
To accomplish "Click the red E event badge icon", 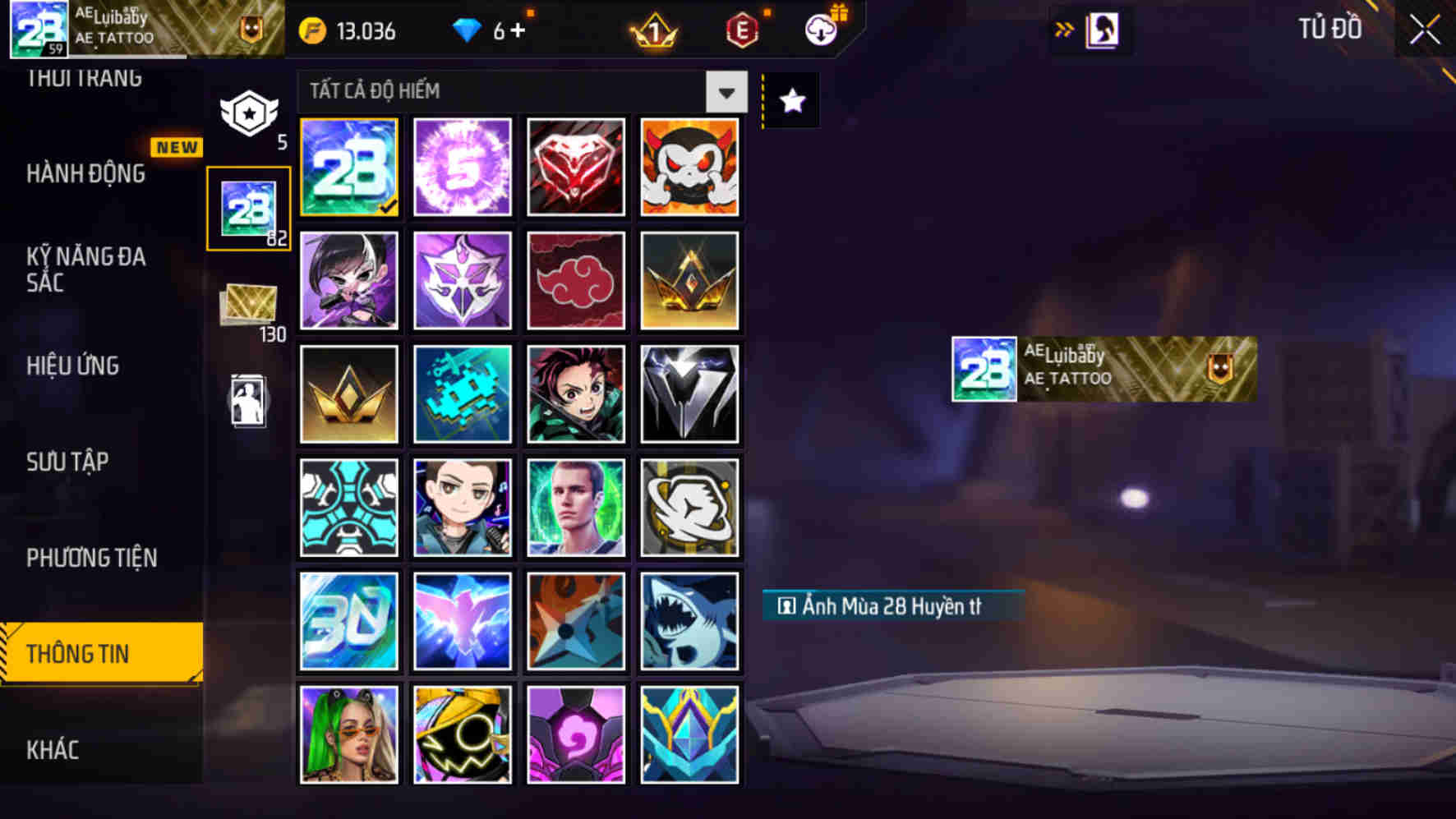I will 742,30.
